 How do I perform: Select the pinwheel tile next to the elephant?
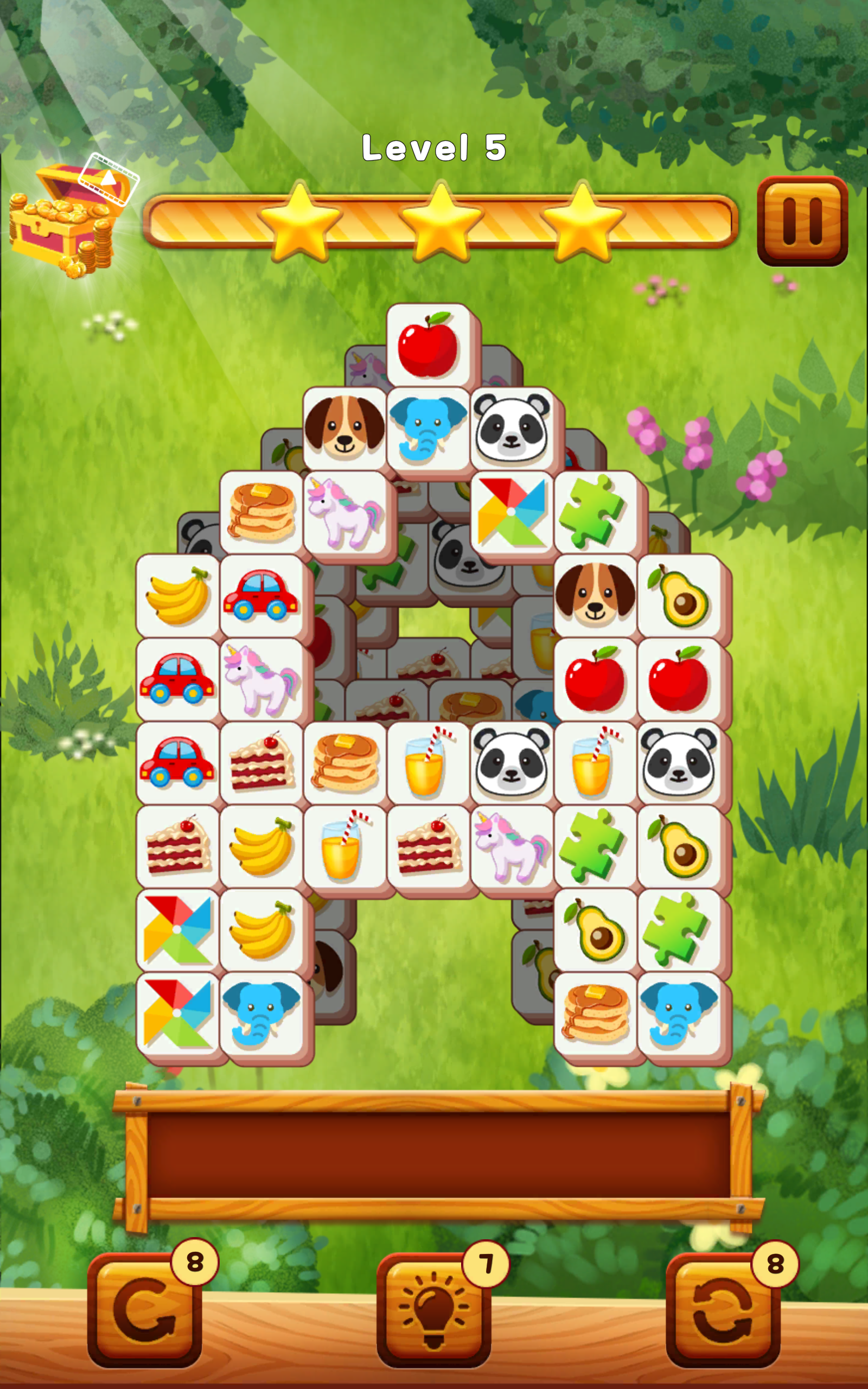pos(178,1014)
